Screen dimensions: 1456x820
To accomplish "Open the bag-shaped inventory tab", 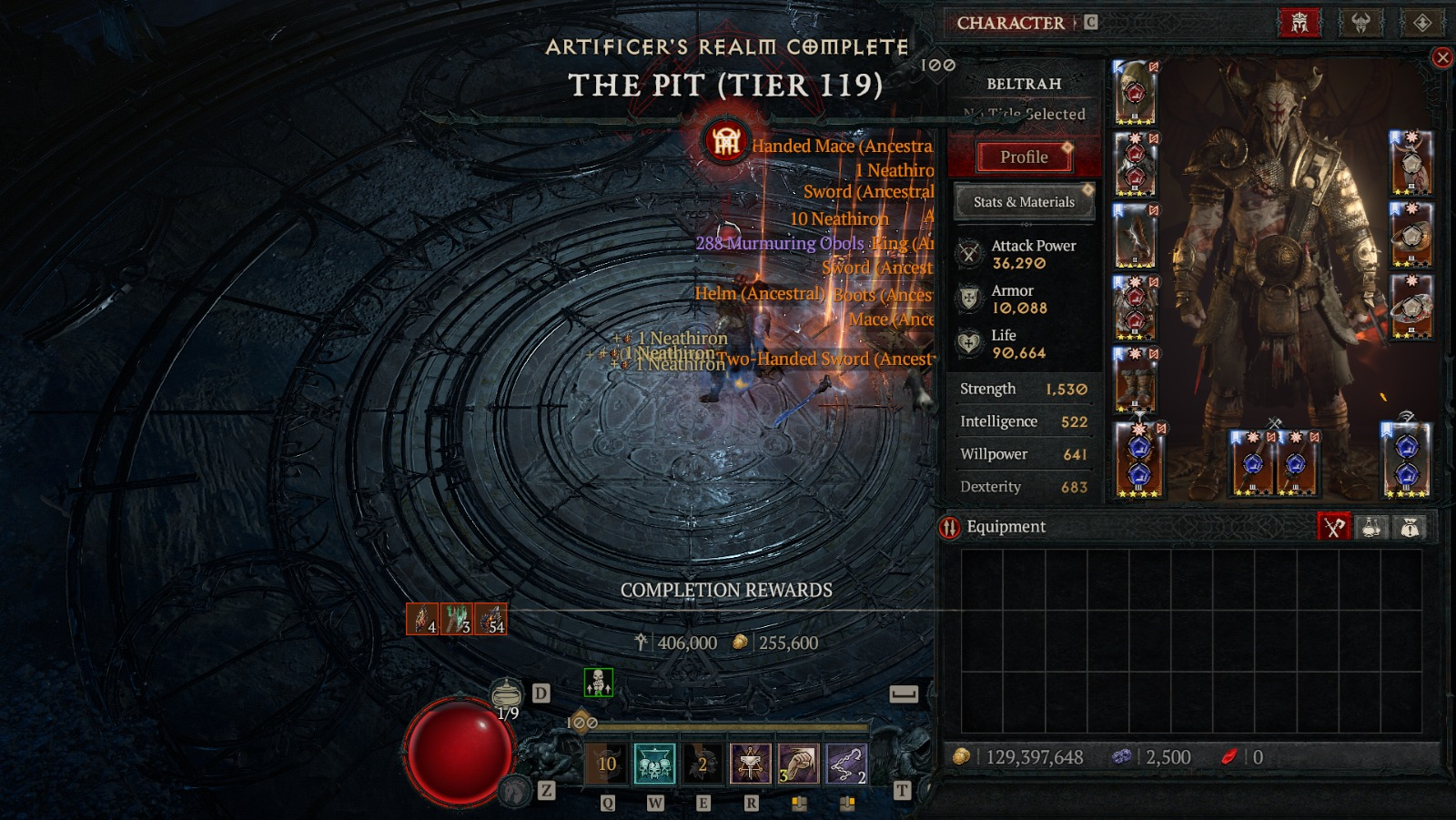I will tap(1410, 527).
